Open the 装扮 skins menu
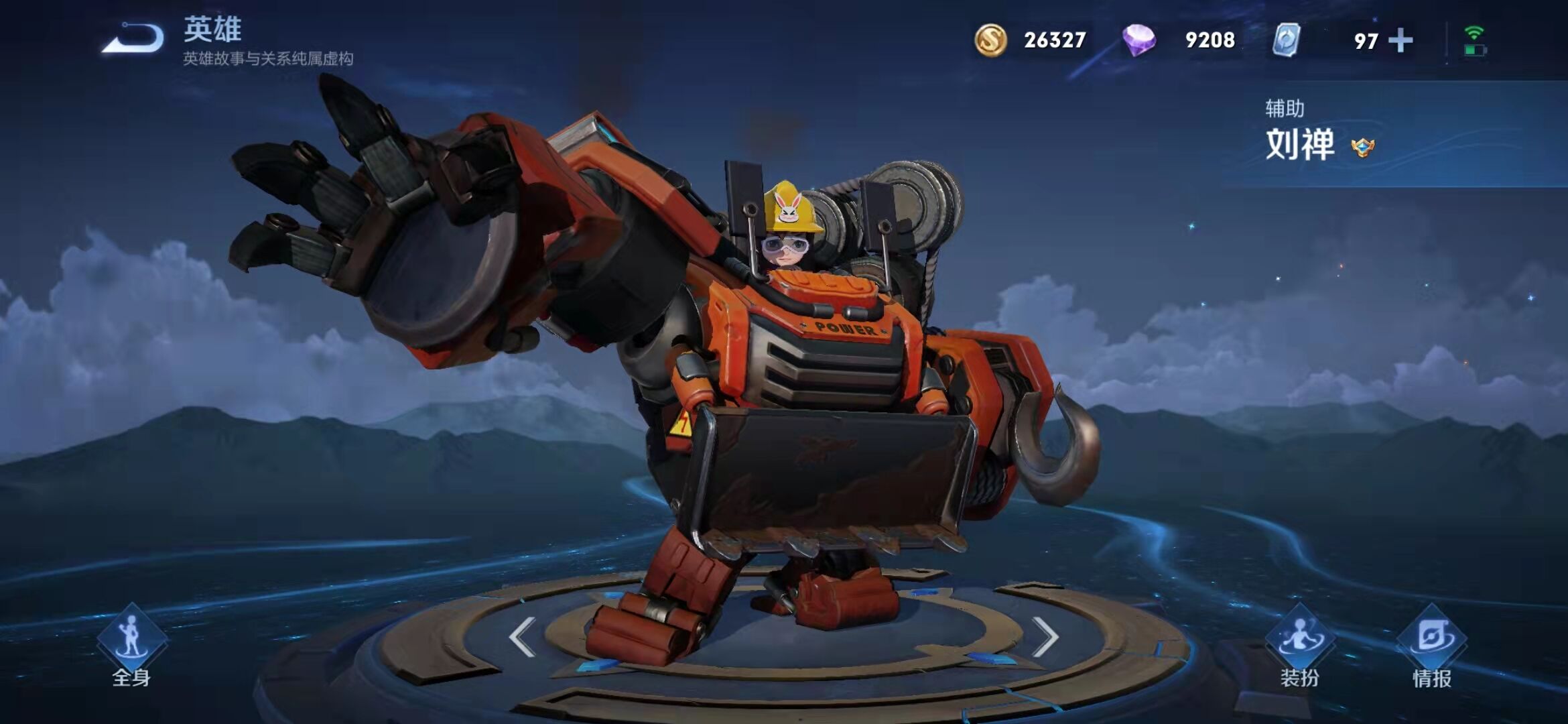The image size is (1568, 724). tap(1299, 645)
